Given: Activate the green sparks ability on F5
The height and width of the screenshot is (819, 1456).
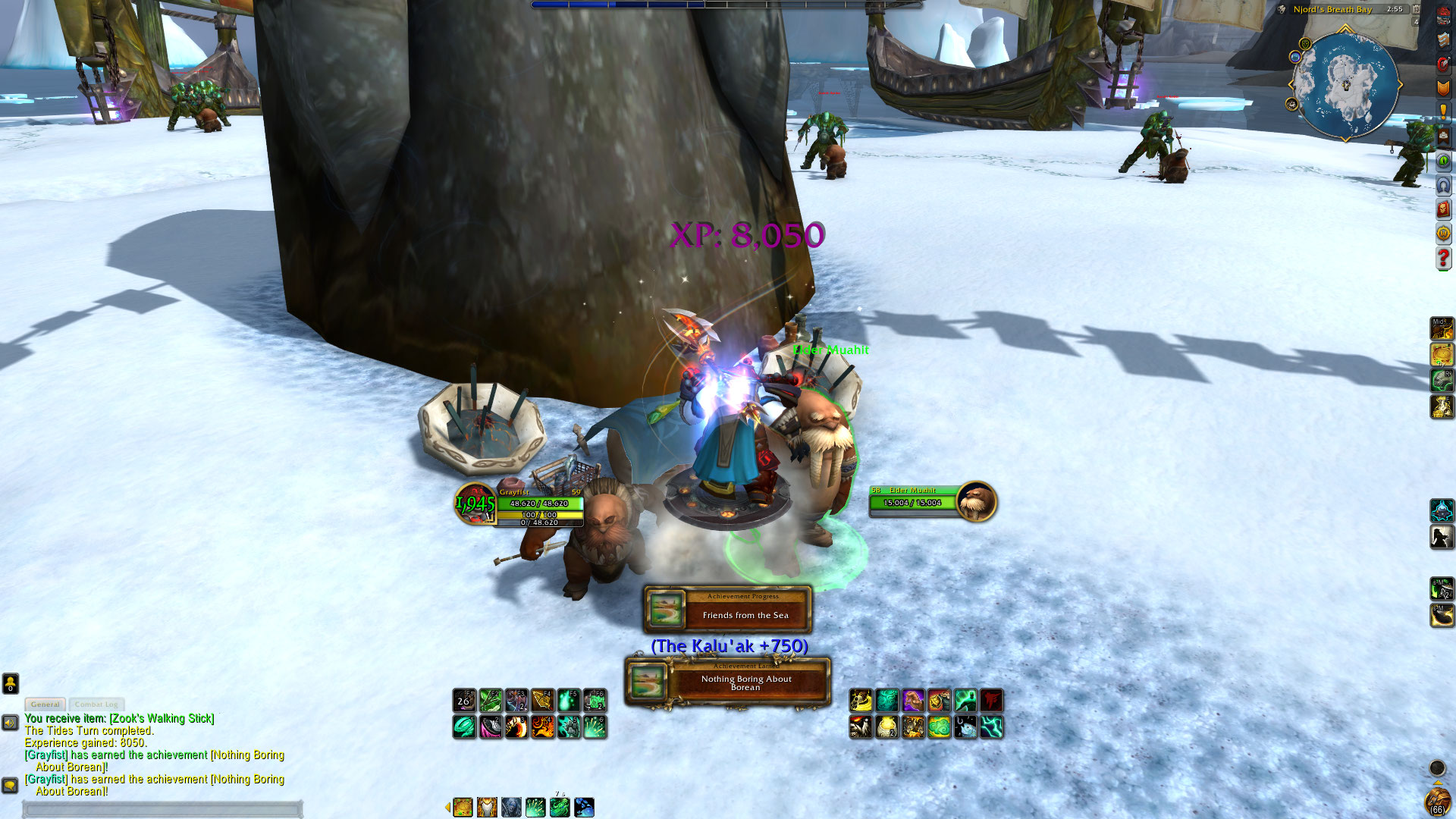Looking at the screenshot, I should tap(569, 701).
